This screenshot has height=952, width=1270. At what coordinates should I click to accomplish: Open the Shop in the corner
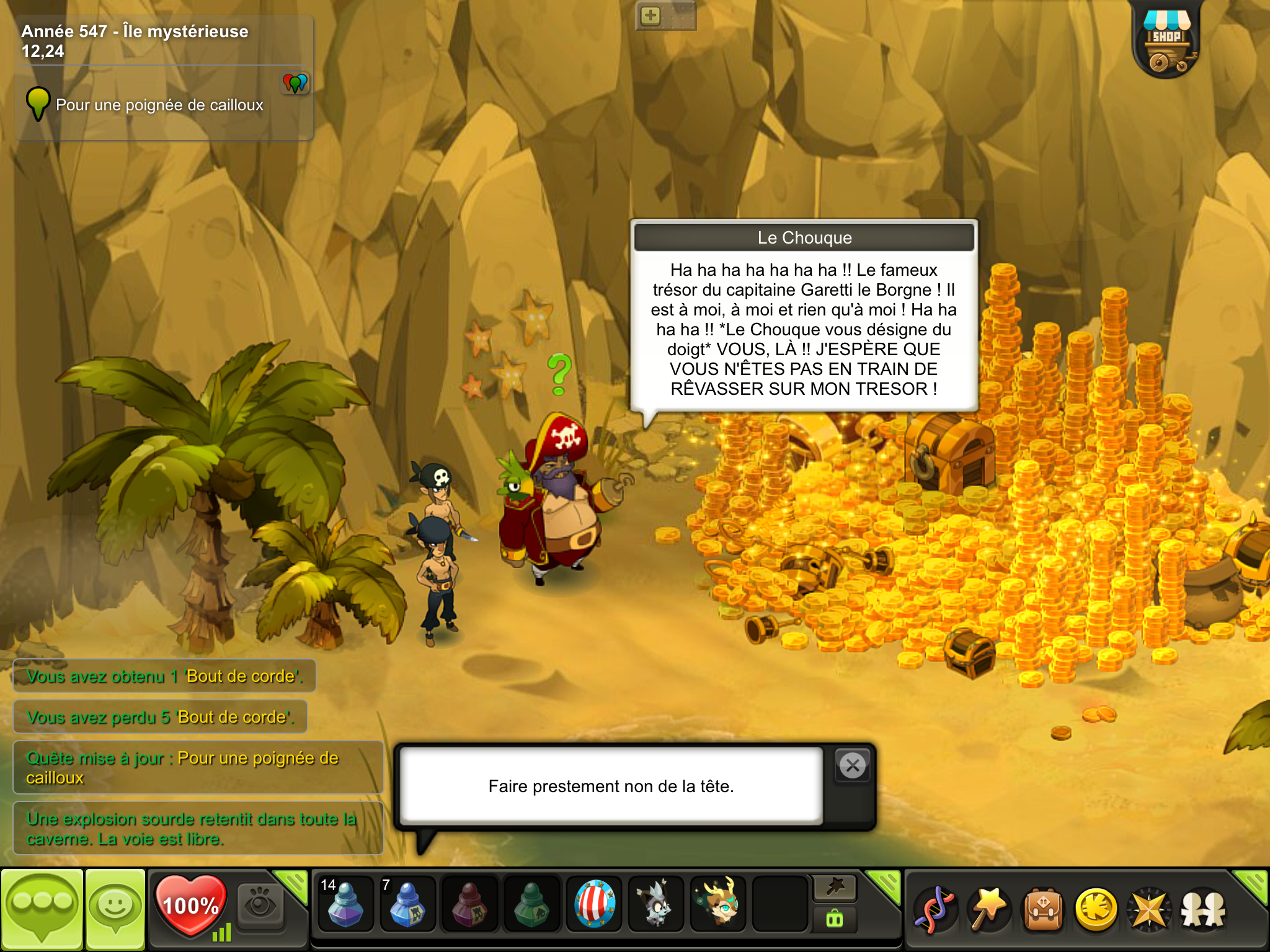pos(1166,42)
